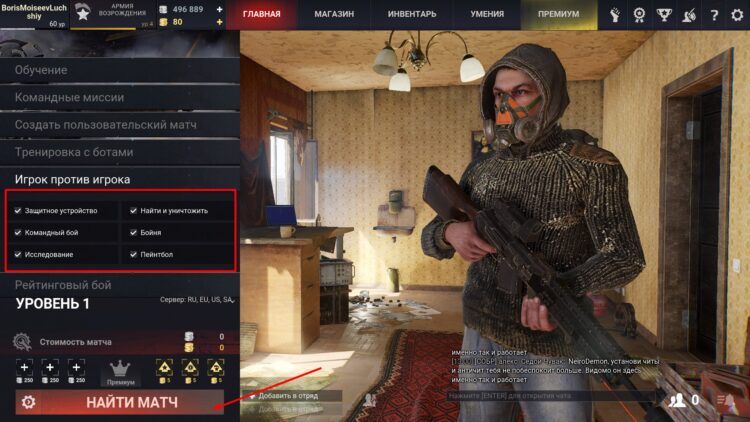Open the Главная tab
Image resolution: width=750 pixels, height=422 pixels.
[x=261, y=15]
